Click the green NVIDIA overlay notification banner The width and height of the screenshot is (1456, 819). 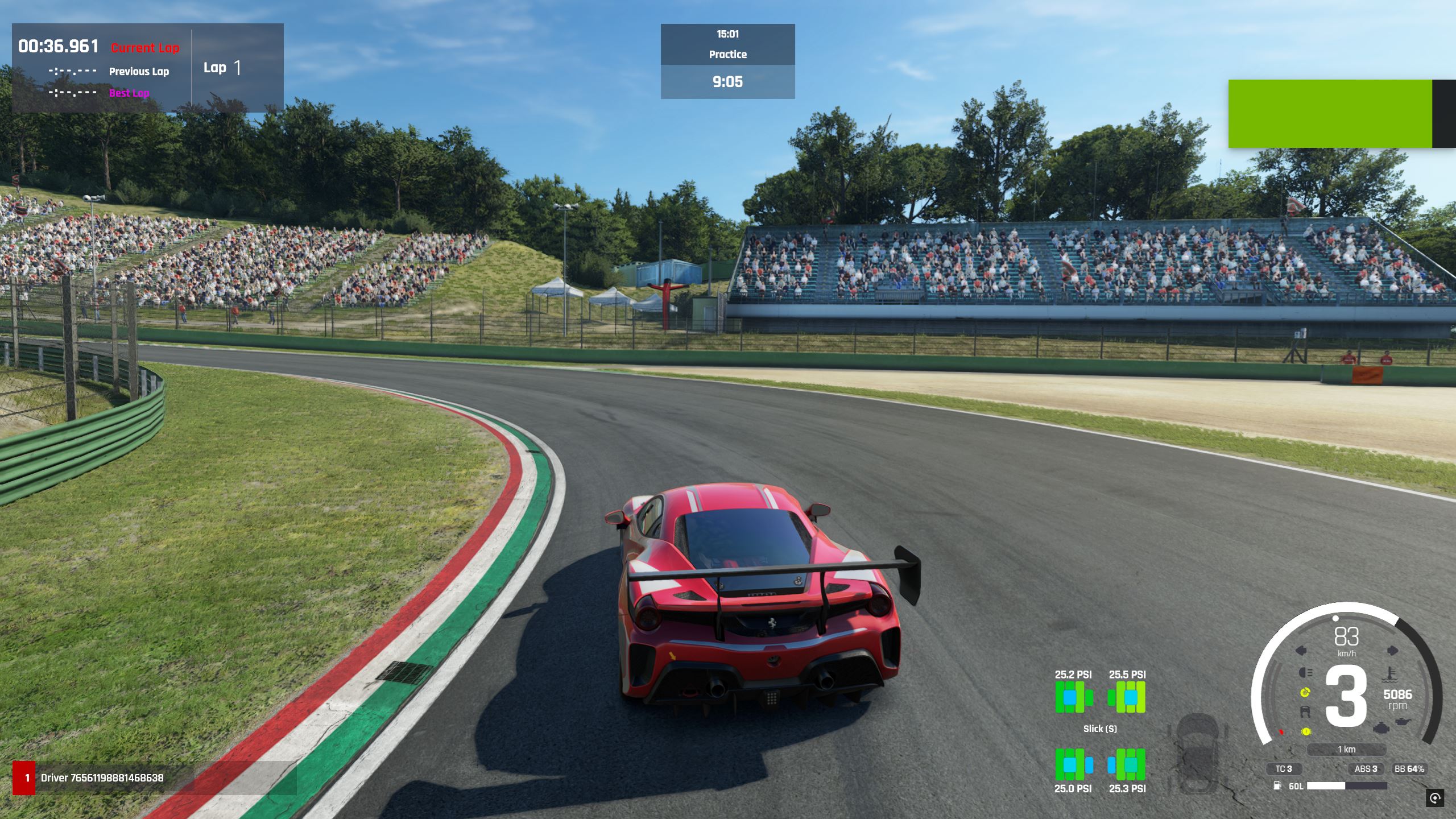click(x=1330, y=114)
